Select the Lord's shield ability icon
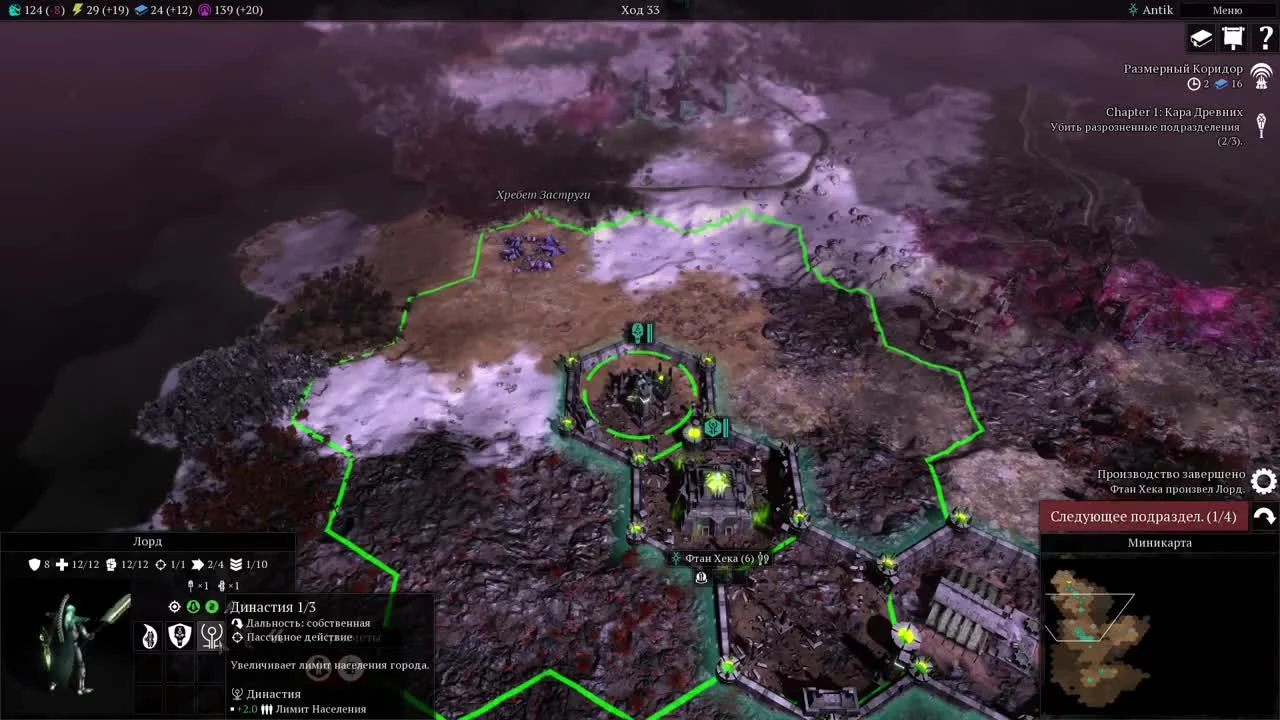 [179, 635]
